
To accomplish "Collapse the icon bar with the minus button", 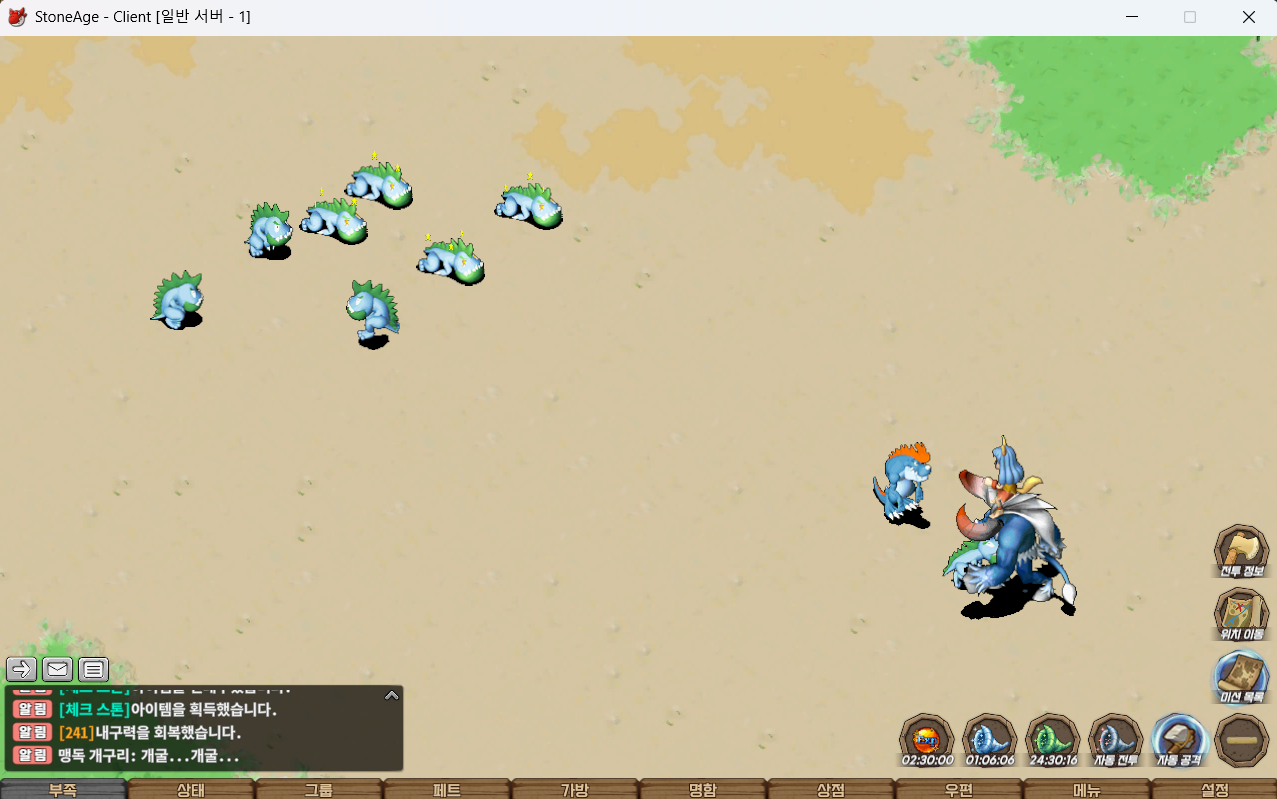I will [1241, 740].
